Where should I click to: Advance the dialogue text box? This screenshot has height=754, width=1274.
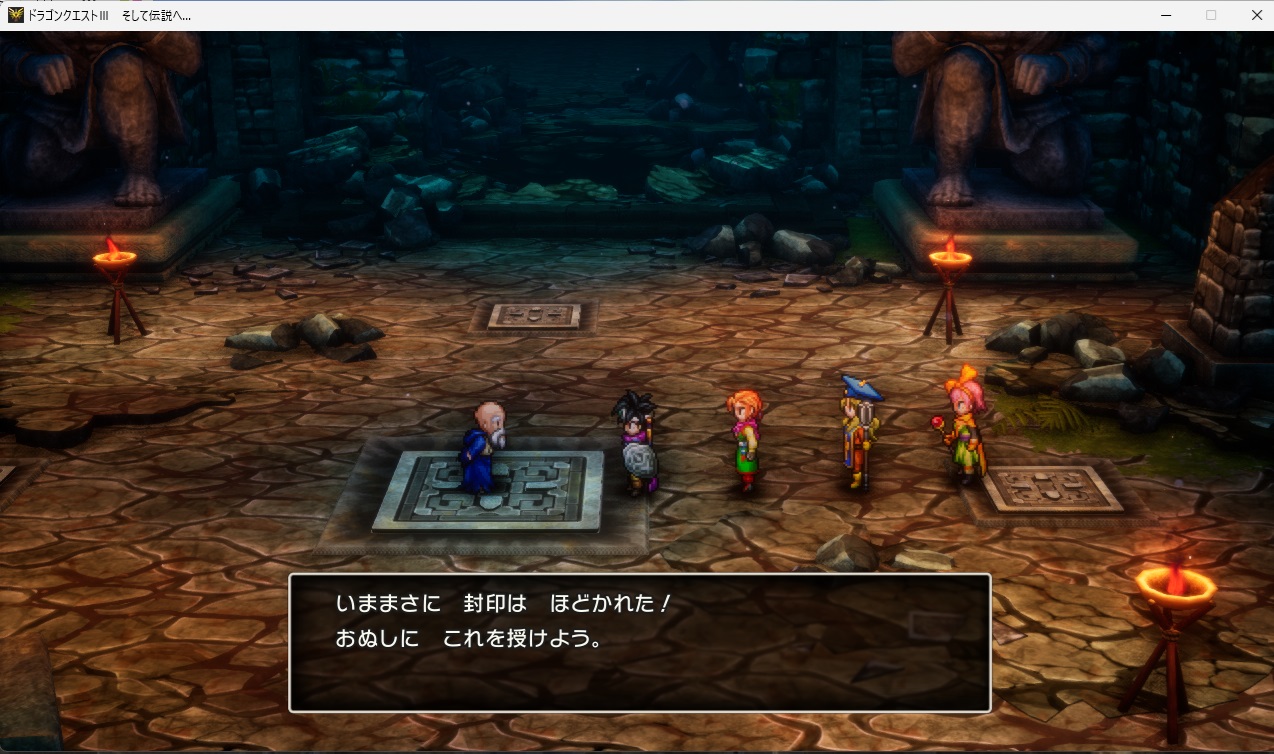coord(639,642)
